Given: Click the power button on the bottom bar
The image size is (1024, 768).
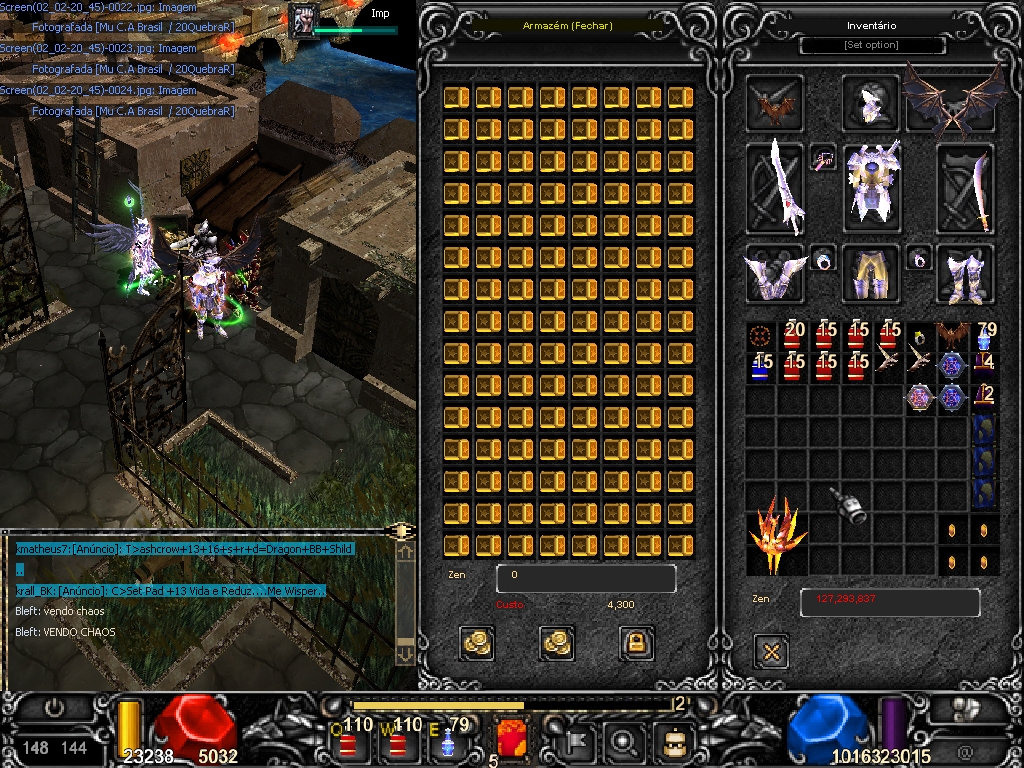Looking at the screenshot, I should (55, 707).
